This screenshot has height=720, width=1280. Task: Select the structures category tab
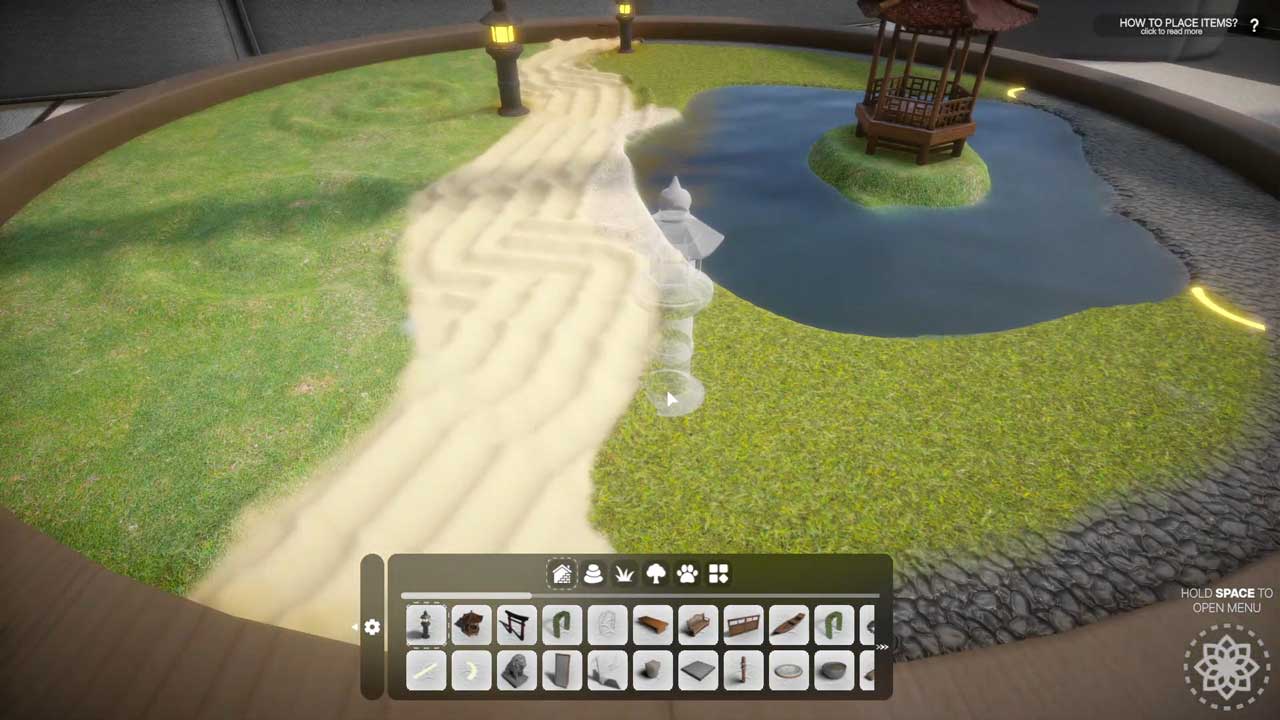pos(562,574)
